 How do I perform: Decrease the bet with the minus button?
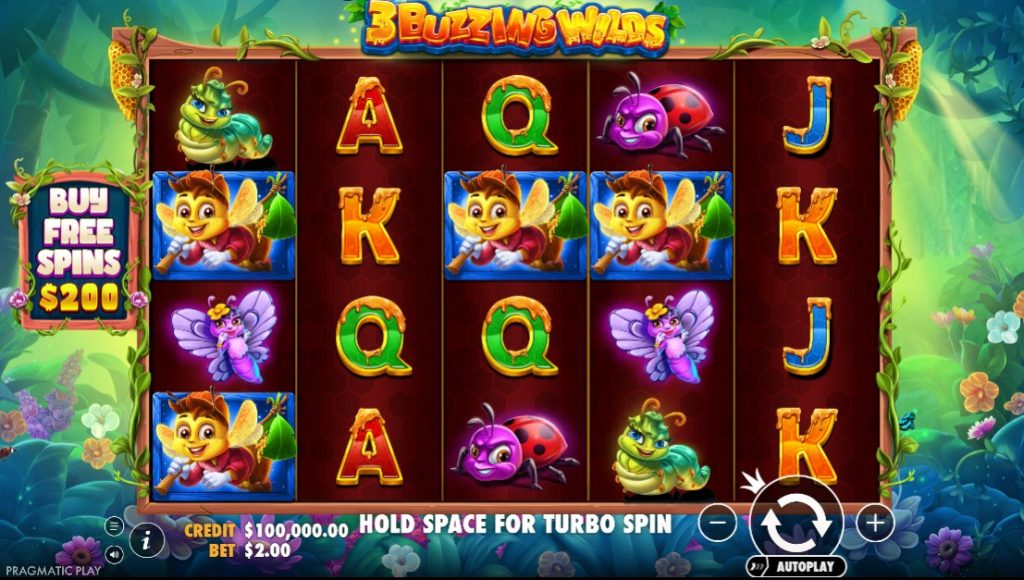coord(717,522)
